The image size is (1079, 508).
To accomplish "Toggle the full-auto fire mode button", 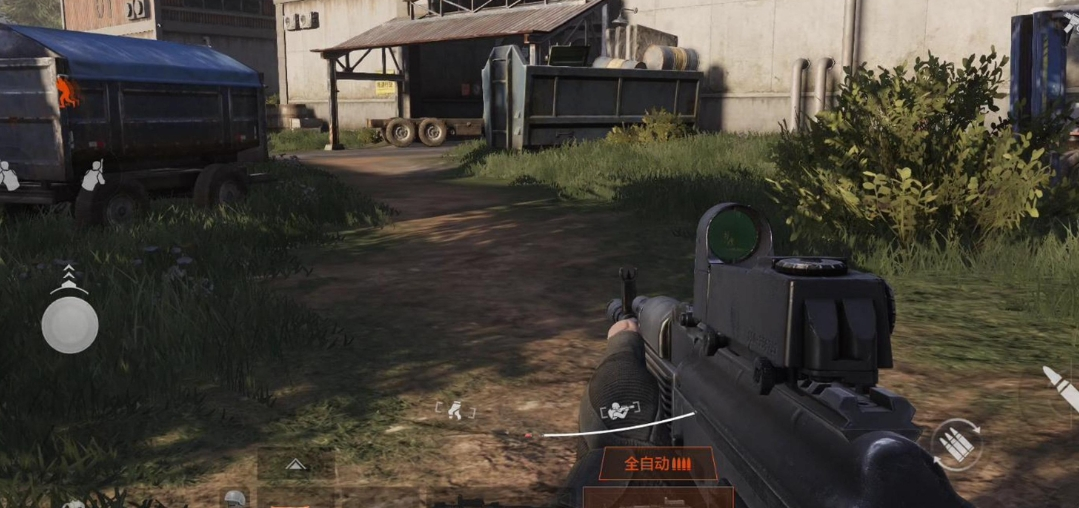I will [x=657, y=464].
